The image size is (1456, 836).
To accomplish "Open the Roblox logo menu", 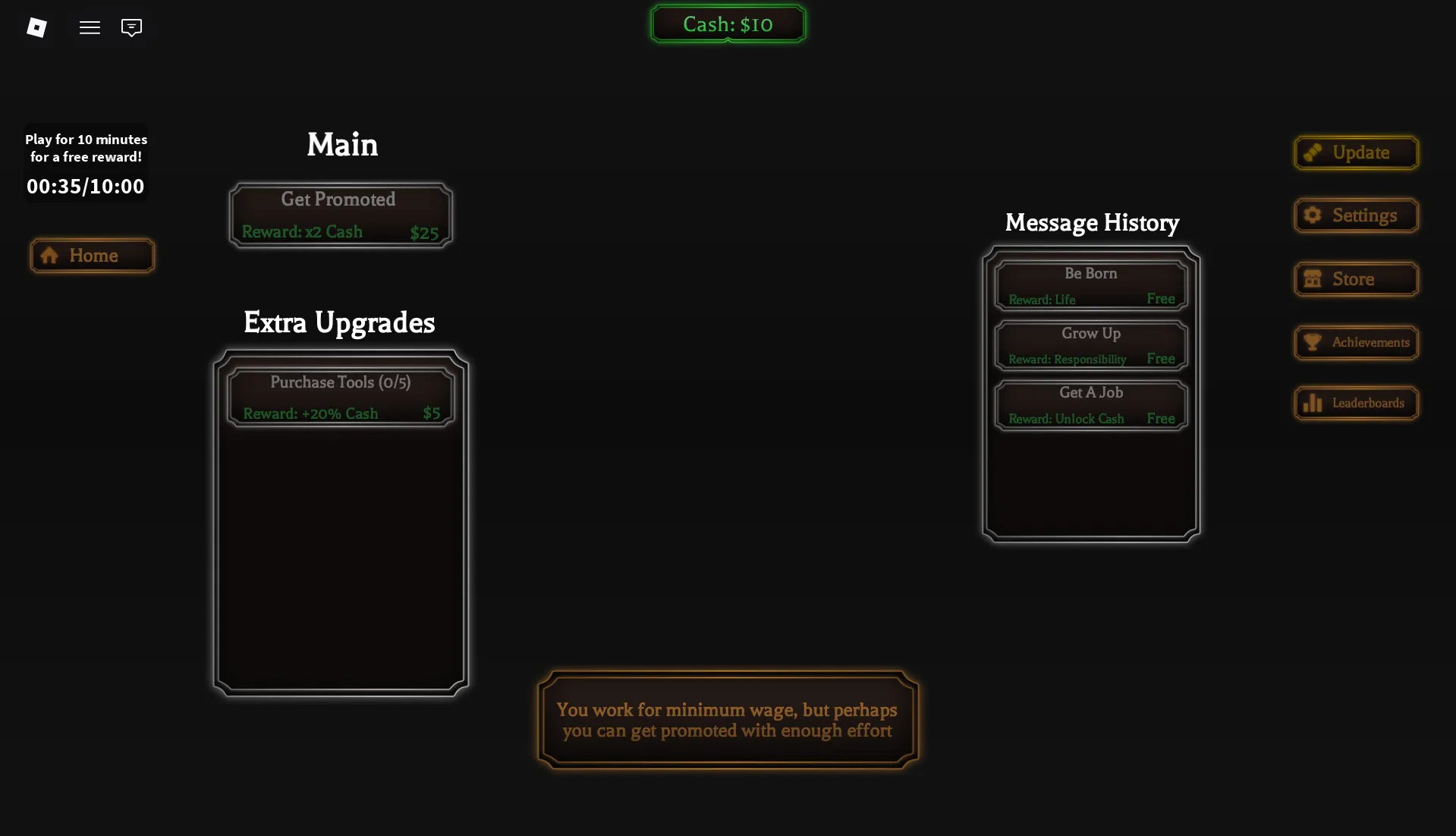I will pos(36,27).
